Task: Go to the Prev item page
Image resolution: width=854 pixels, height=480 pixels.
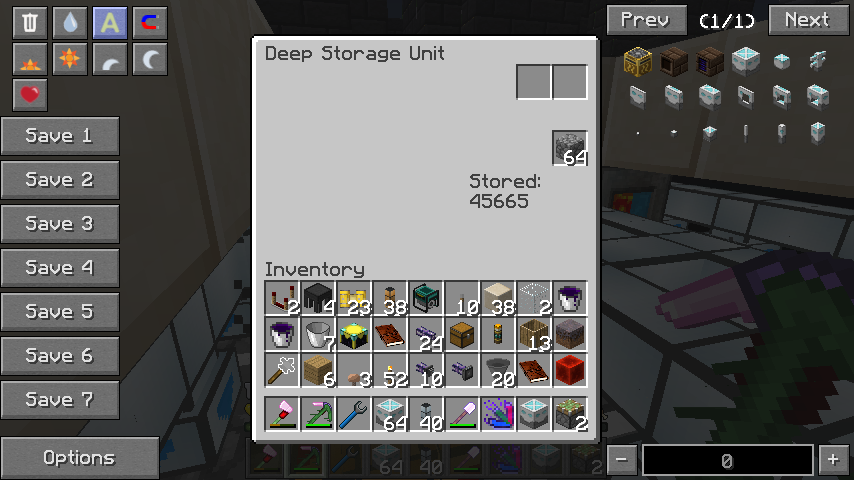Action: (646, 20)
